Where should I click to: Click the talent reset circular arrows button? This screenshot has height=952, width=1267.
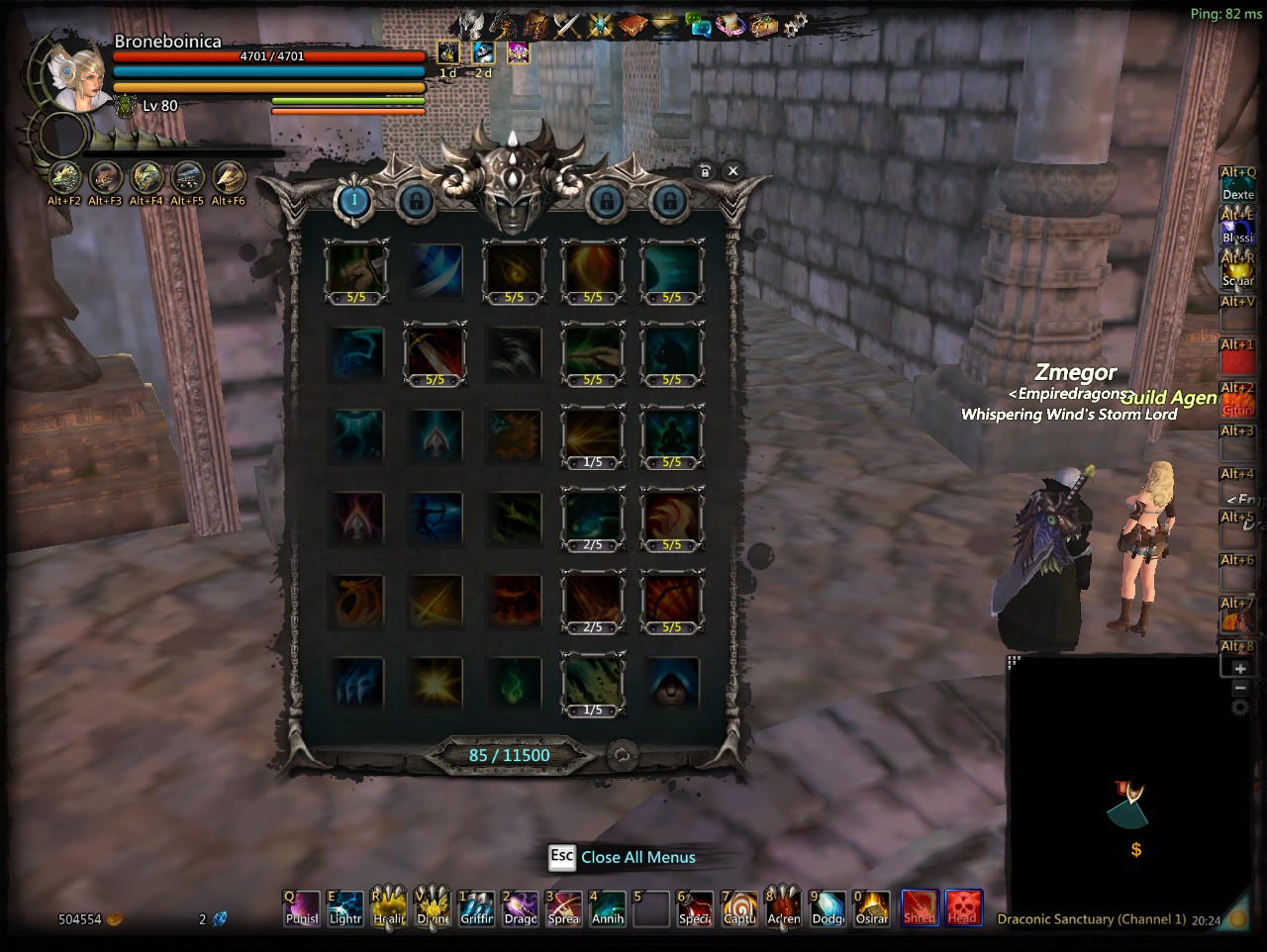622,756
